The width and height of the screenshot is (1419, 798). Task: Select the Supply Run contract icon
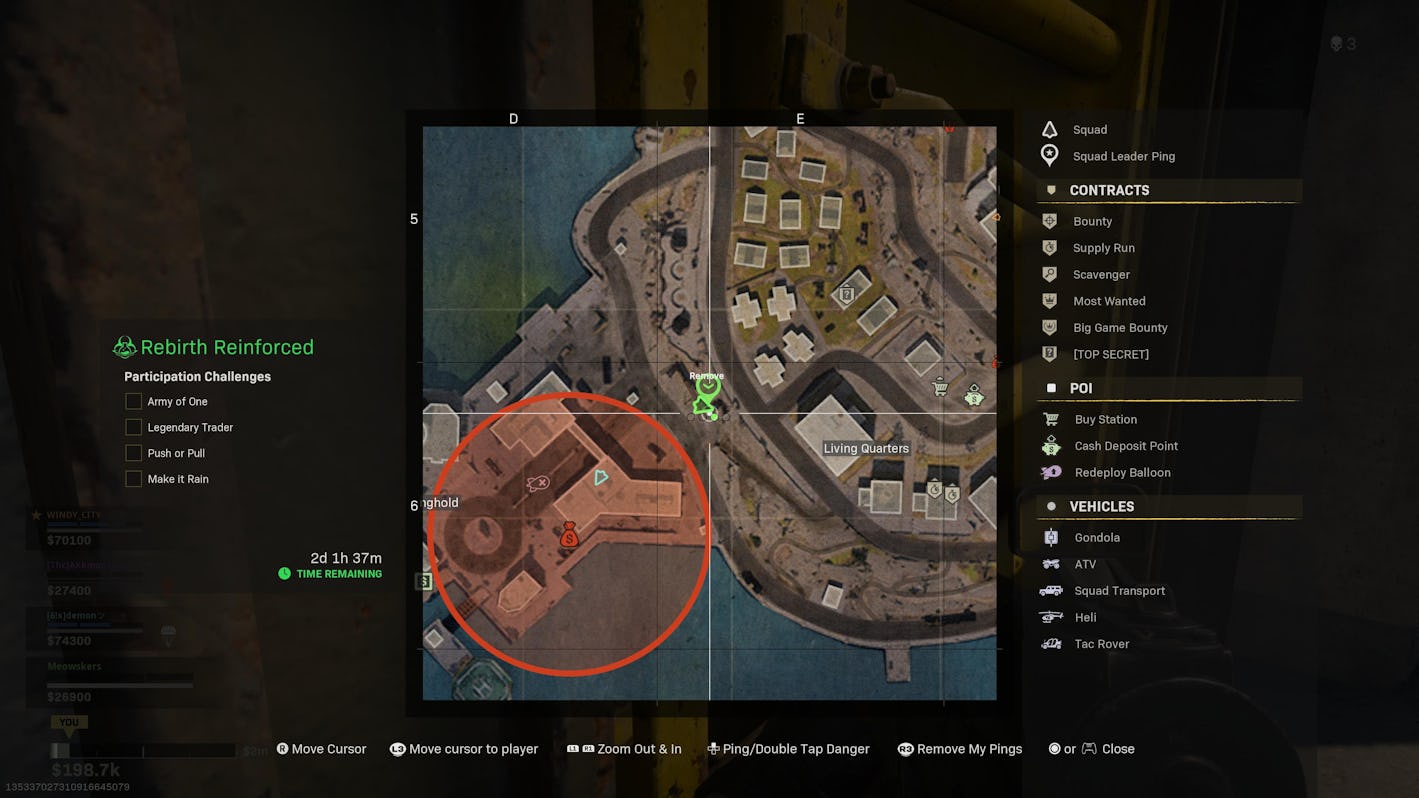pyautogui.click(x=1049, y=247)
